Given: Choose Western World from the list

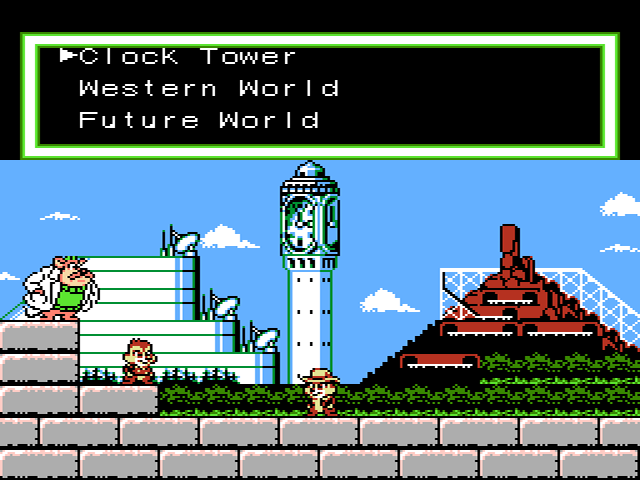Looking at the screenshot, I should [208, 88].
